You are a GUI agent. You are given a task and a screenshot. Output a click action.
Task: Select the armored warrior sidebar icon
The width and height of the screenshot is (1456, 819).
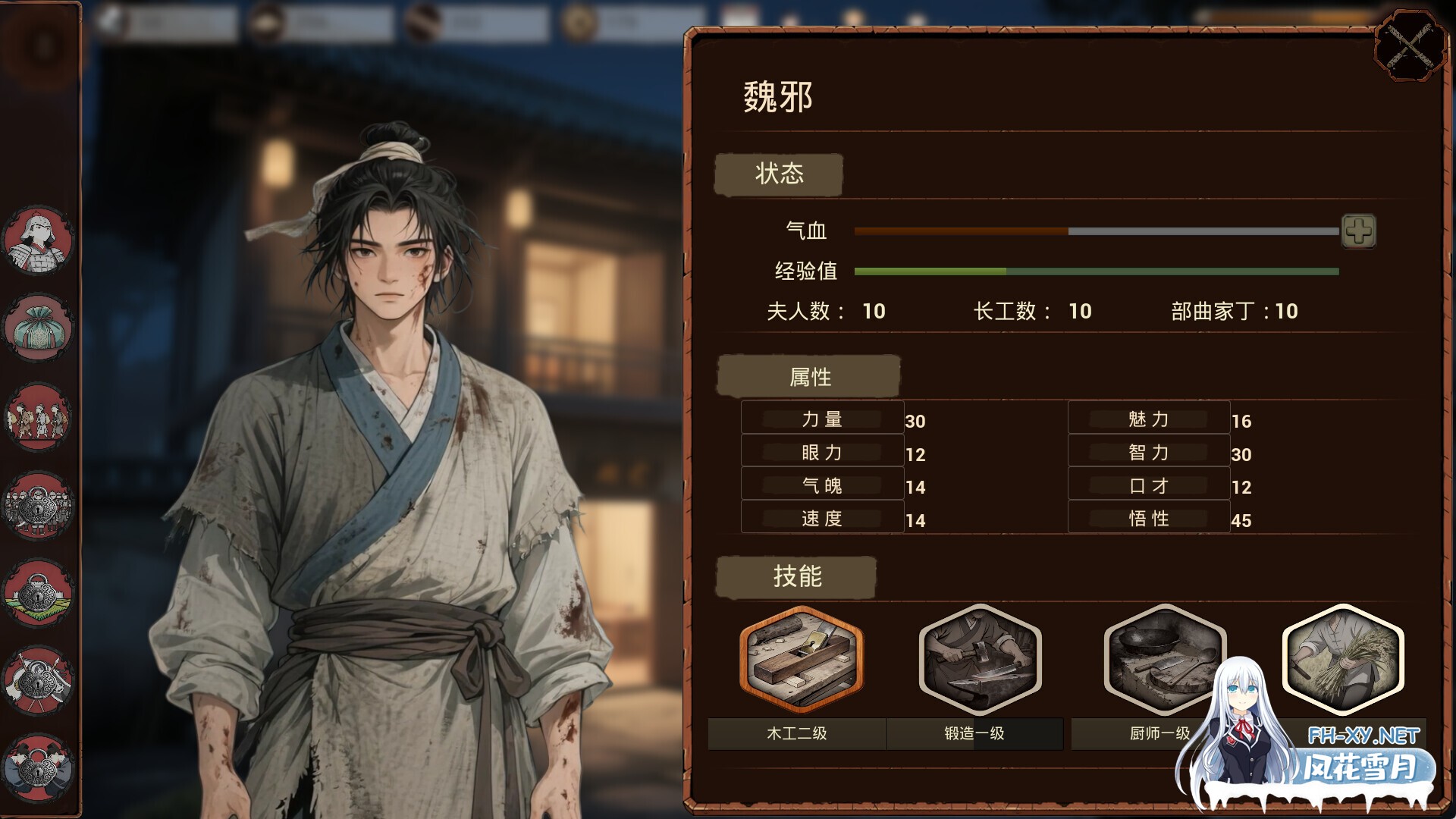[x=38, y=240]
